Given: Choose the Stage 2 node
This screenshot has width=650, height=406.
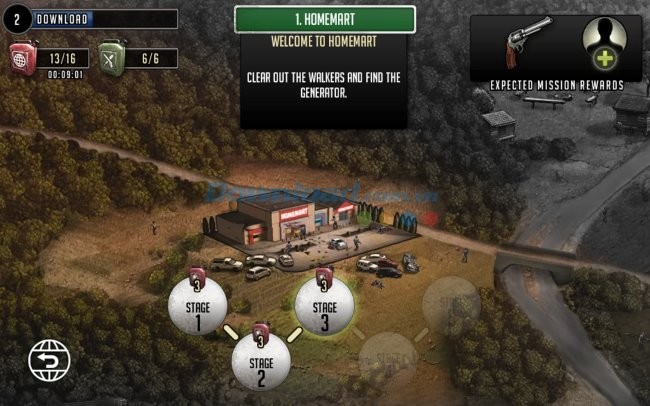Looking at the screenshot, I should coord(261,362).
